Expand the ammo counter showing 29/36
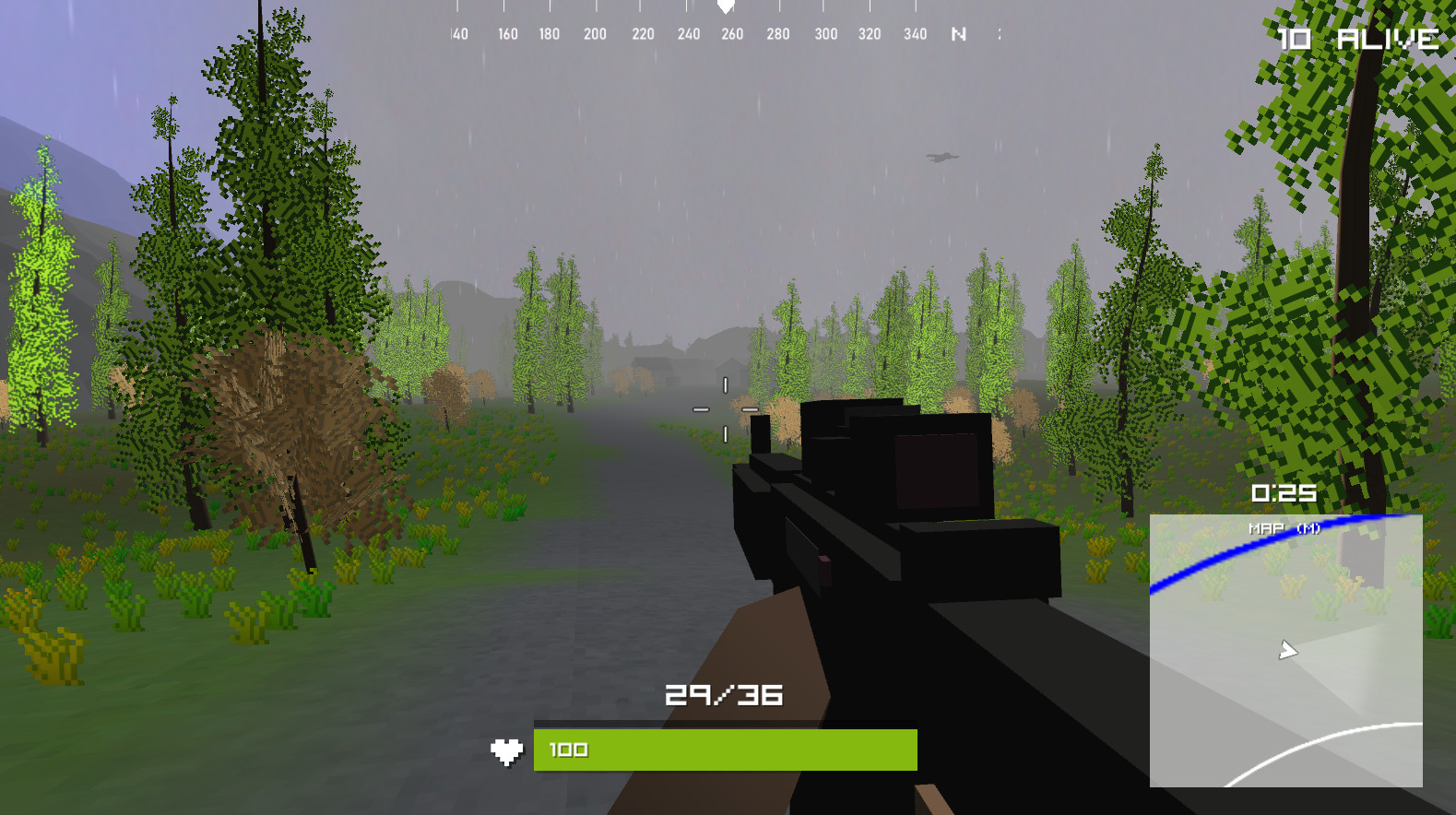Viewport: 1456px width, 815px height. pyautogui.click(x=725, y=696)
